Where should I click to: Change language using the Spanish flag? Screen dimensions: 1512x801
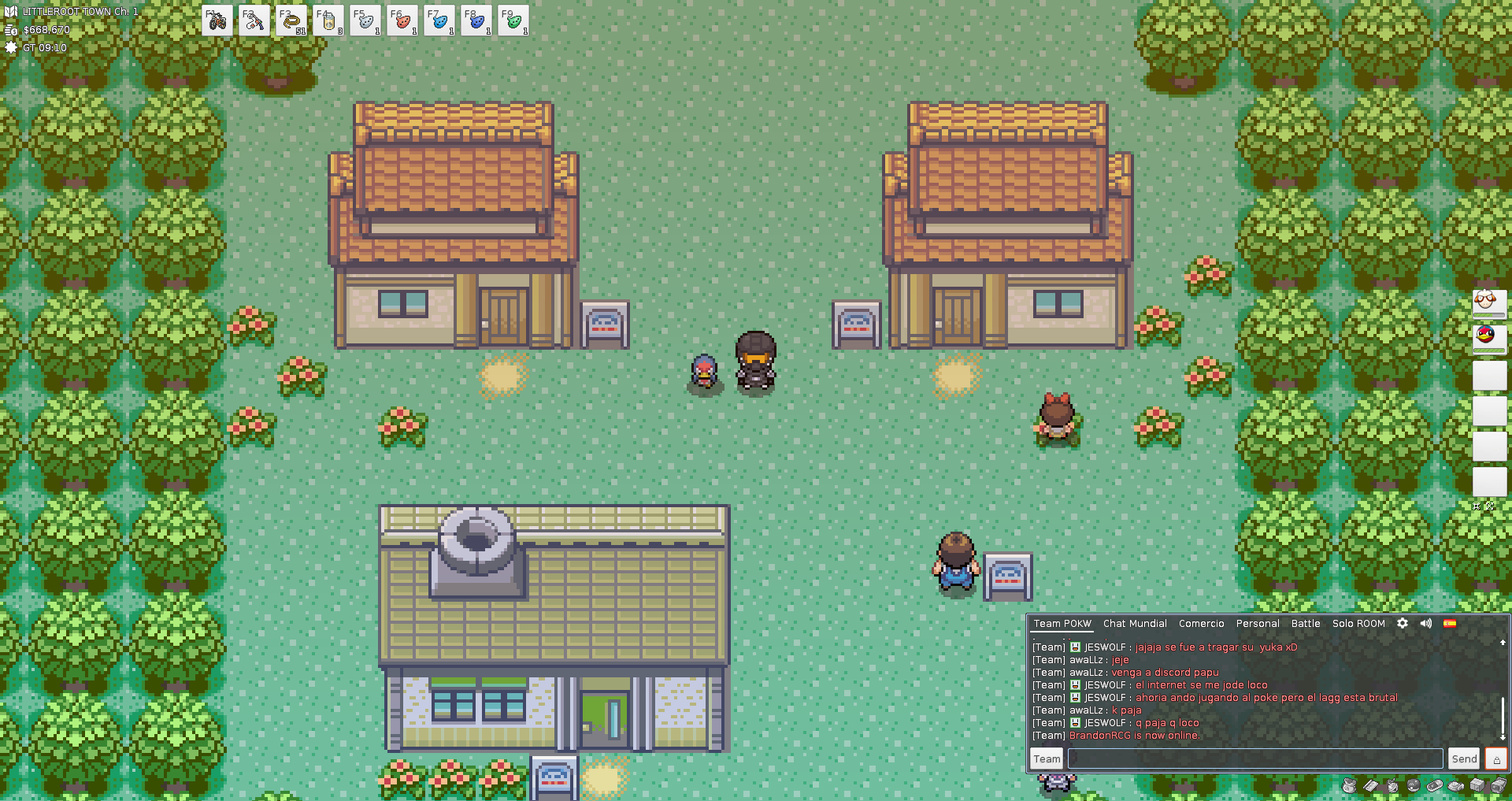pyautogui.click(x=1450, y=623)
